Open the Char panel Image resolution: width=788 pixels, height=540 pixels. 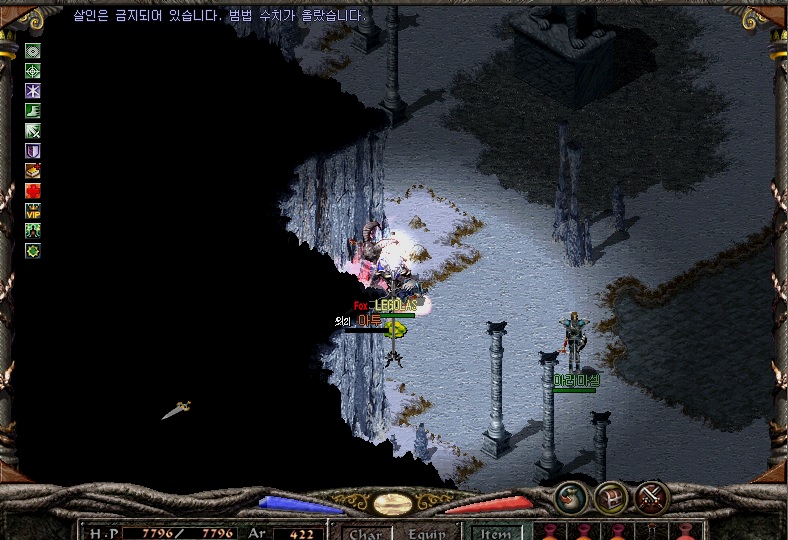click(x=364, y=533)
